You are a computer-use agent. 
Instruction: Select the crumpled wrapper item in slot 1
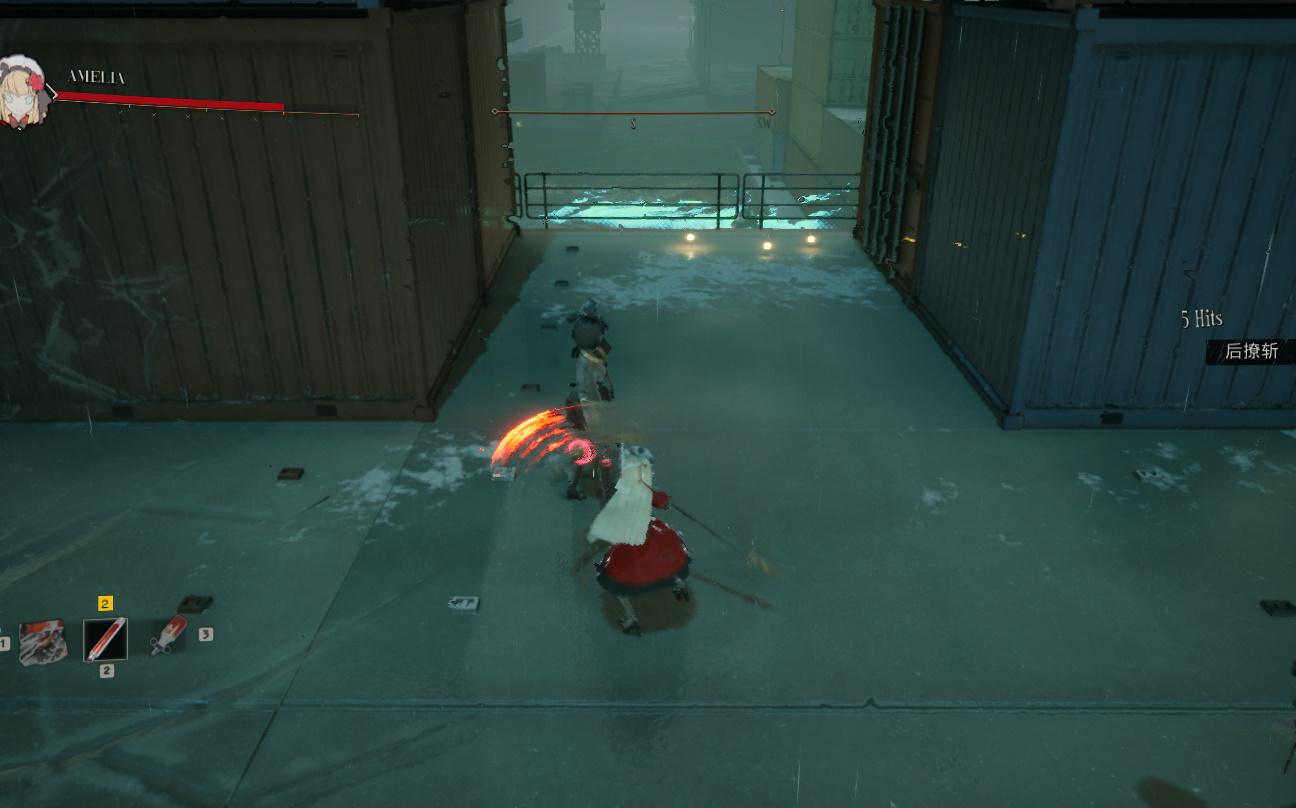point(43,641)
